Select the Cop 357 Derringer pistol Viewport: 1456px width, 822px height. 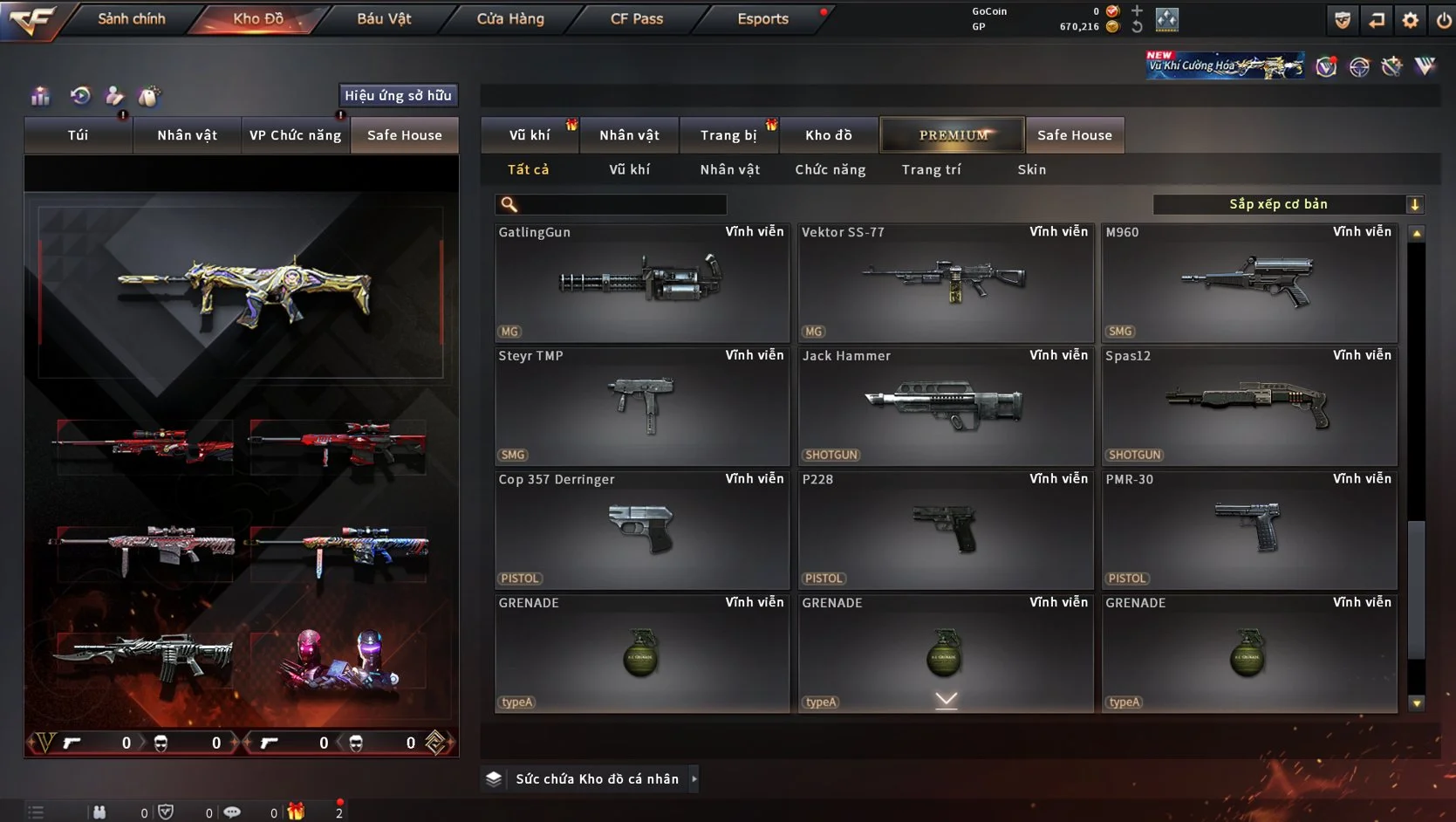[642, 530]
